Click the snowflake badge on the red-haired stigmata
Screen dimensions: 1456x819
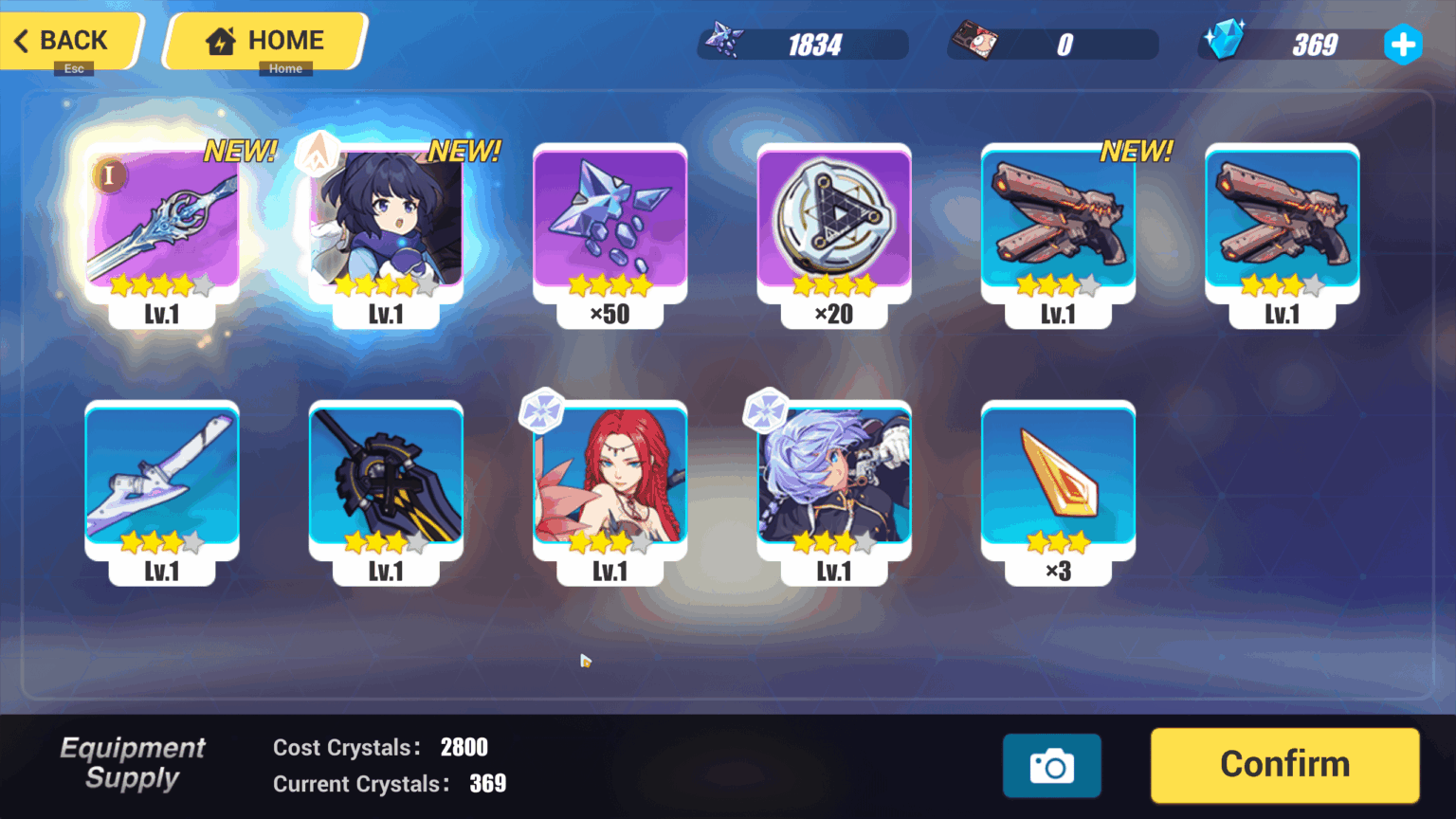(541, 410)
